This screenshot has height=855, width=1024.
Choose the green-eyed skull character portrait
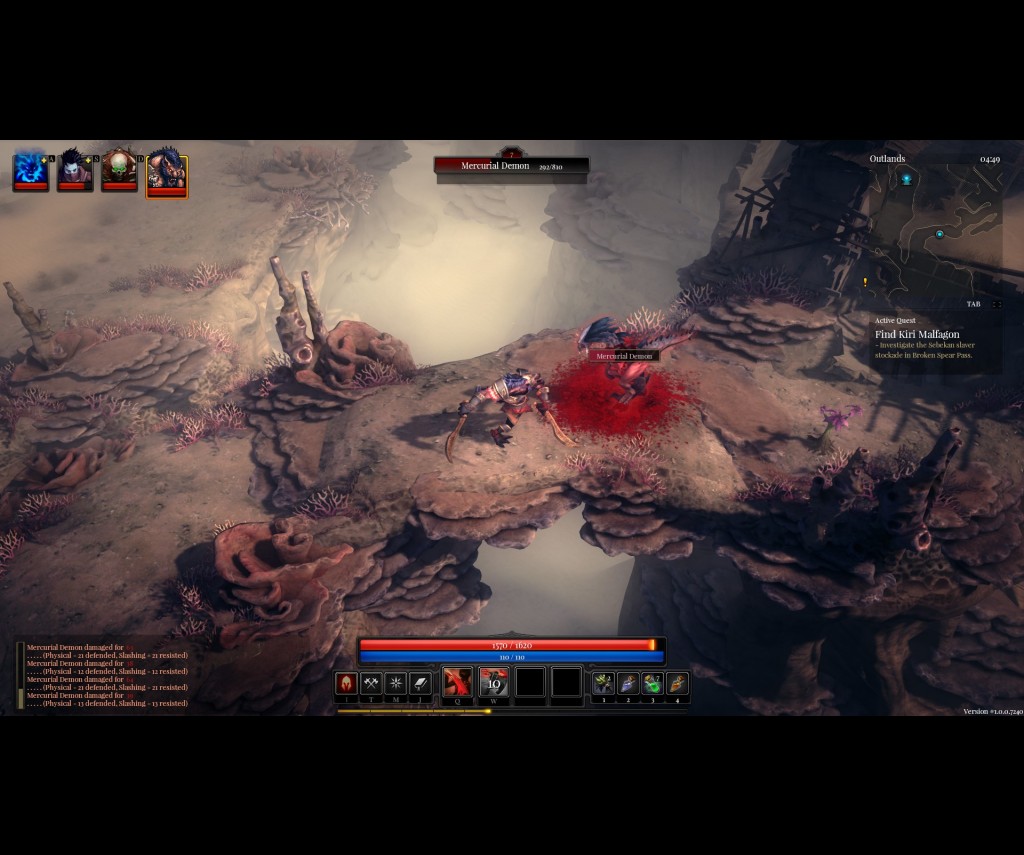119,169
